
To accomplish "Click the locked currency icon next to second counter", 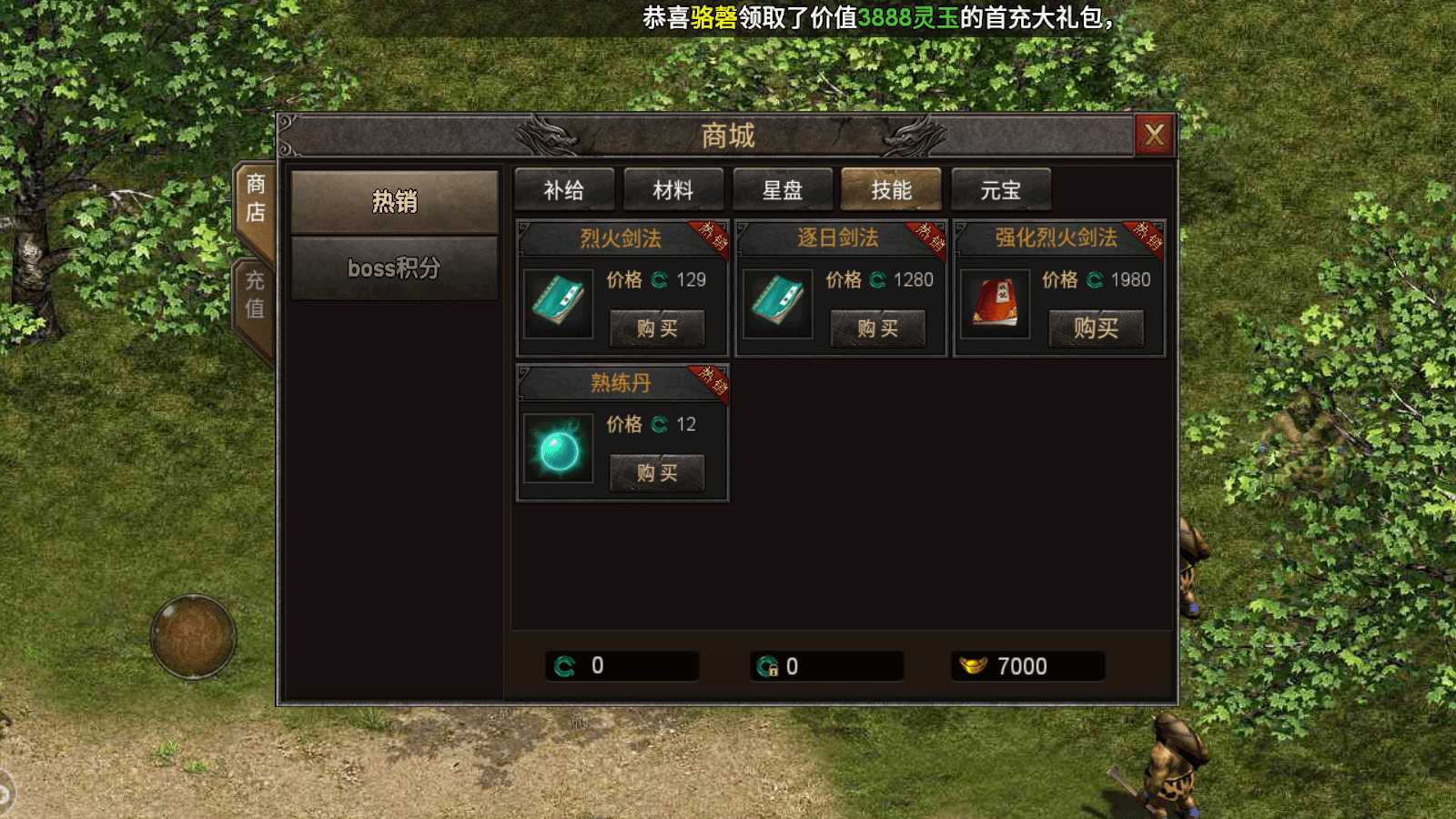I will (767, 665).
